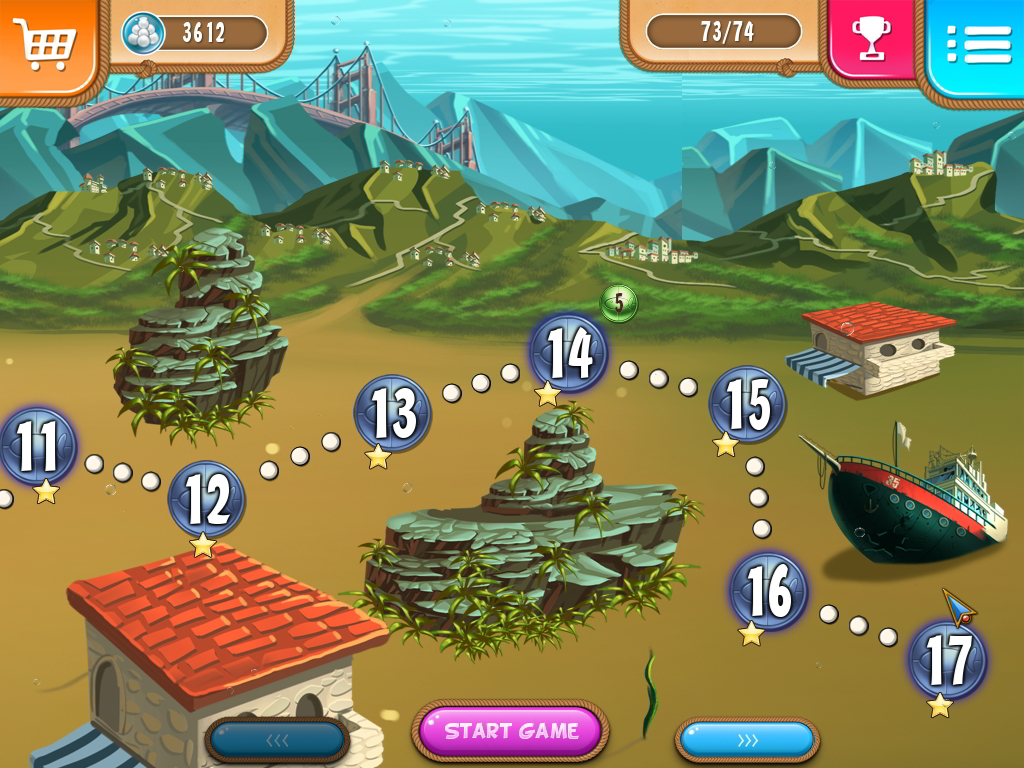Image resolution: width=1024 pixels, height=768 pixels.
Task: Choose level 13 on the map
Action: coord(392,413)
